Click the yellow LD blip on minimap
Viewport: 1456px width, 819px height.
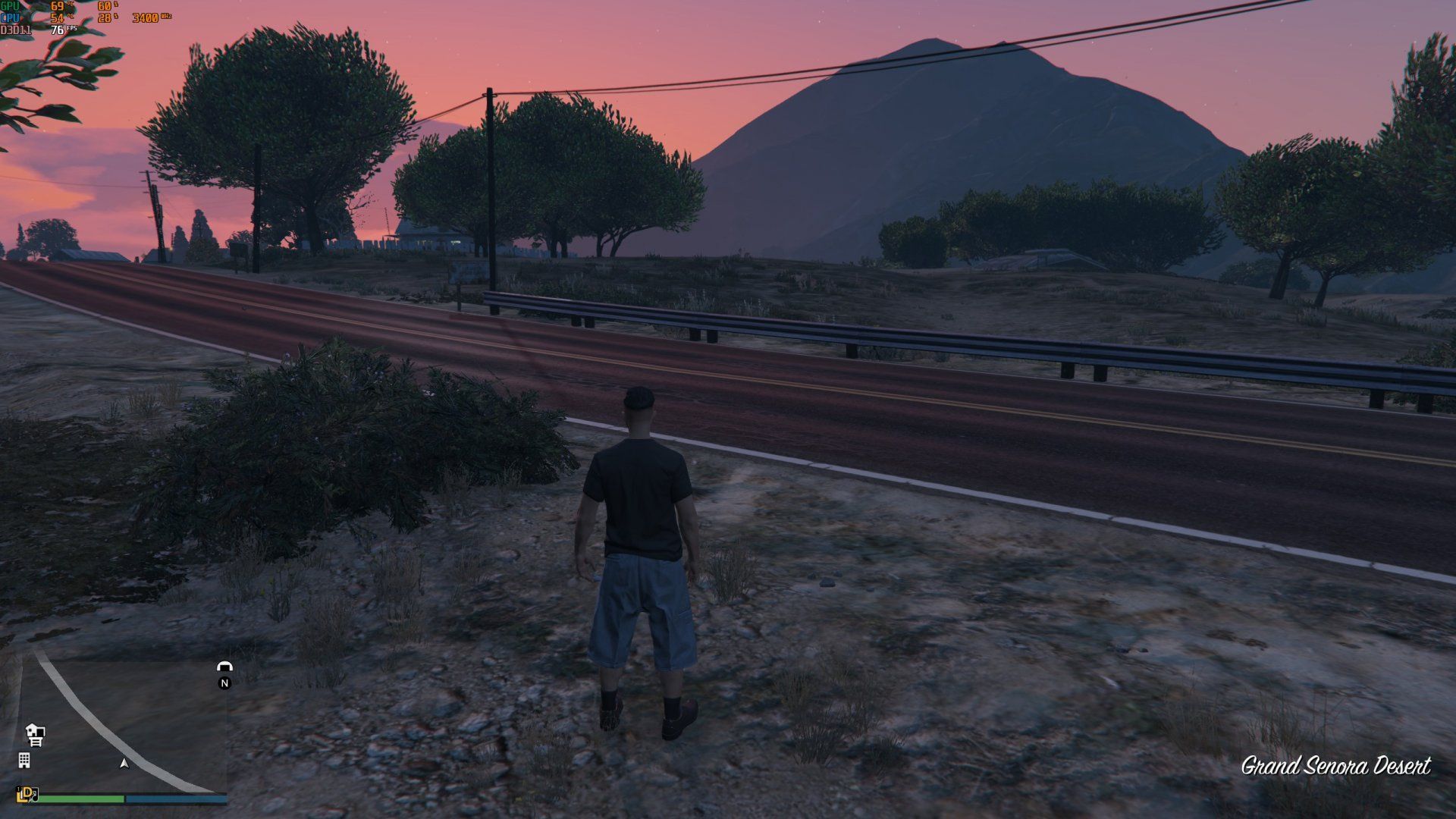pyautogui.click(x=27, y=794)
